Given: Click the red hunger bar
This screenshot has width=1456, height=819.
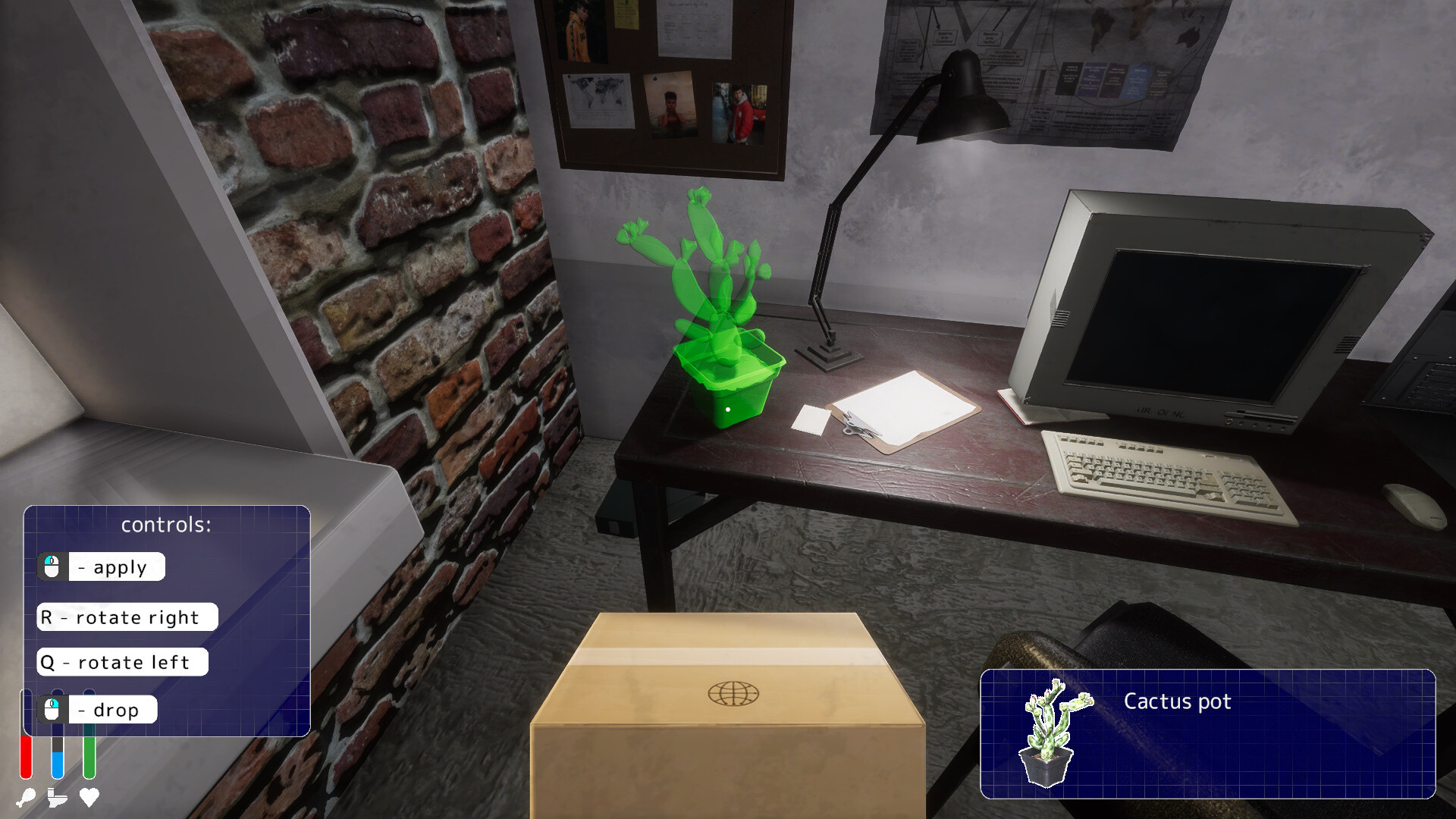Looking at the screenshot, I should pyautogui.click(x=27, y=758).
